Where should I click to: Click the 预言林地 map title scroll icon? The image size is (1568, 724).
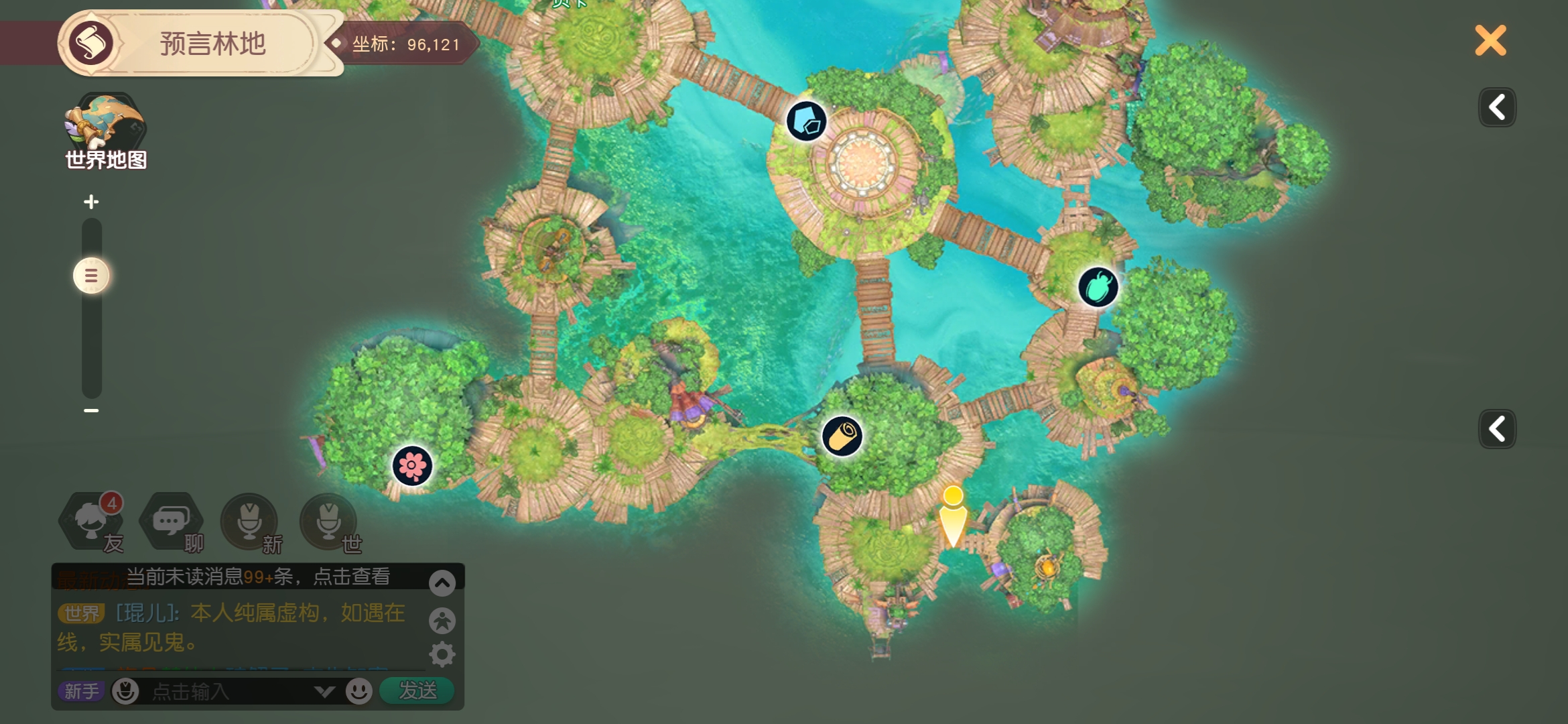pos(91,44)
